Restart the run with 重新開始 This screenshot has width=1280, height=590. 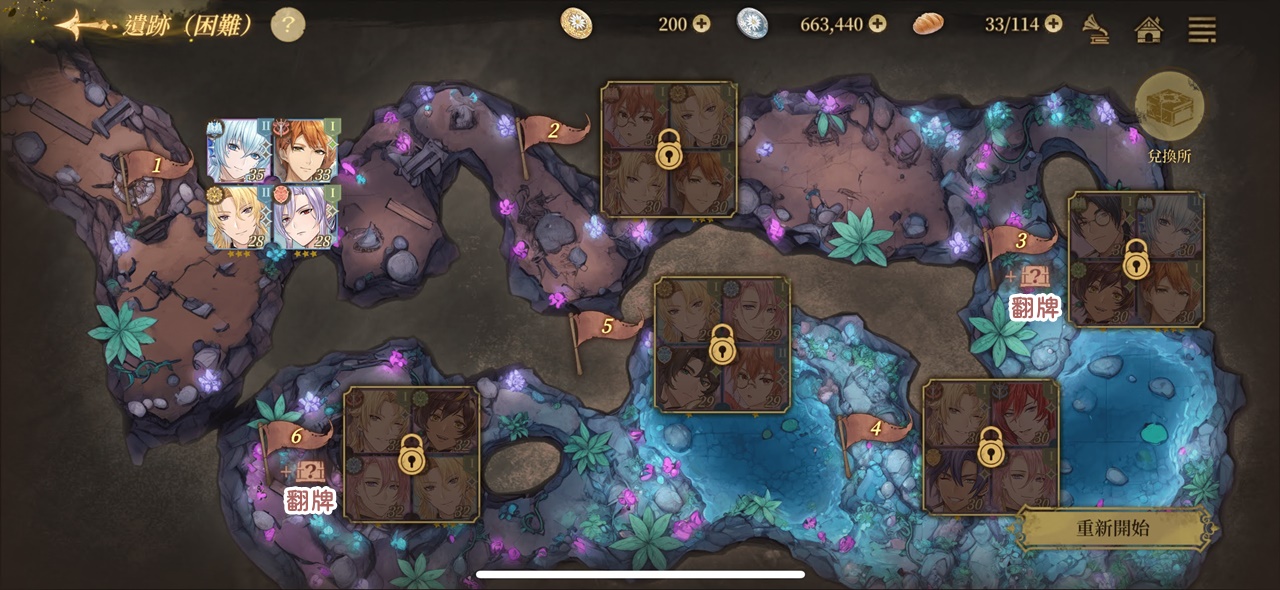1113,528
